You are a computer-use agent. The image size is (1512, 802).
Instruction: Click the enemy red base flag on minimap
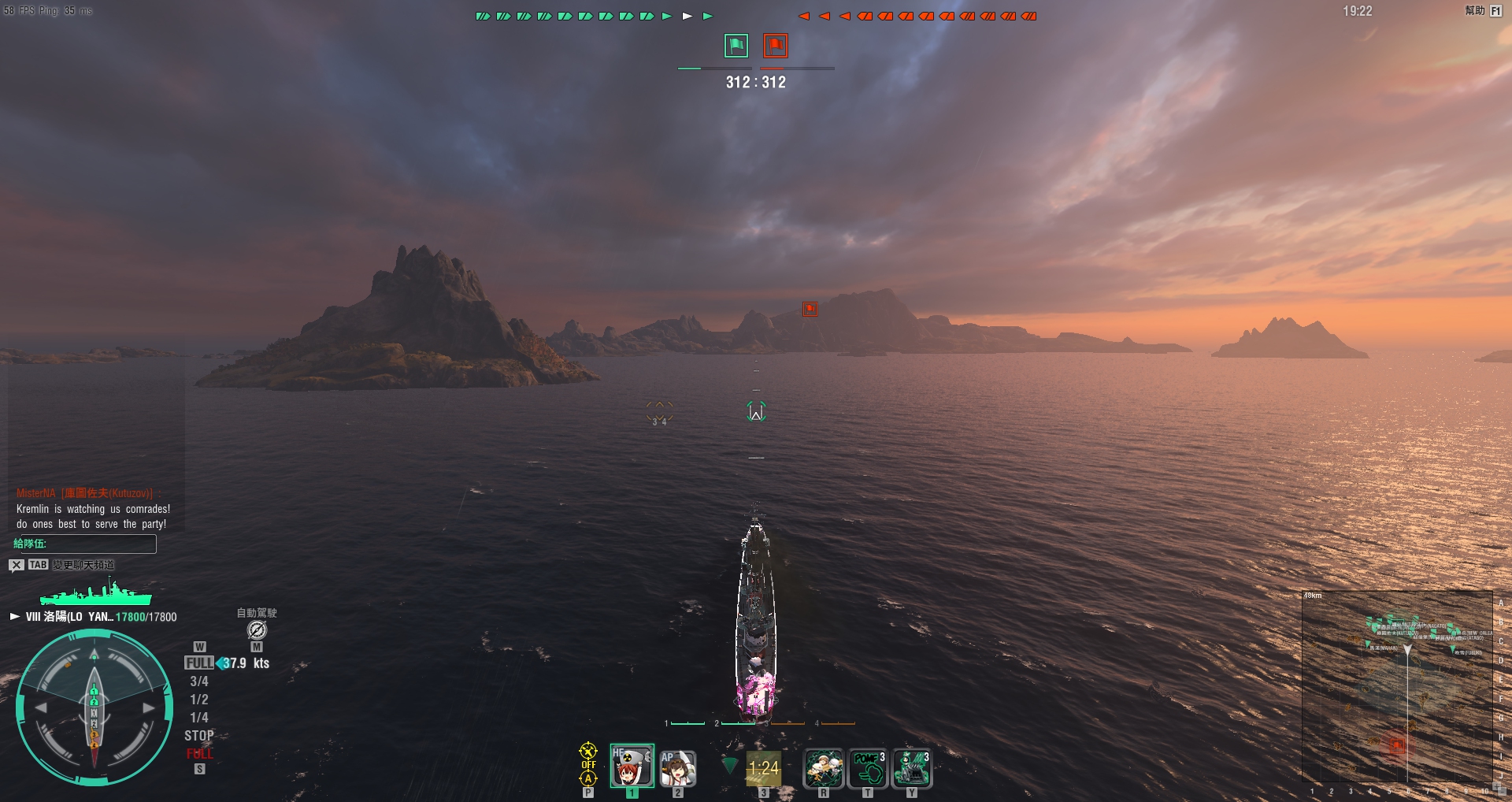[1397, 744]
